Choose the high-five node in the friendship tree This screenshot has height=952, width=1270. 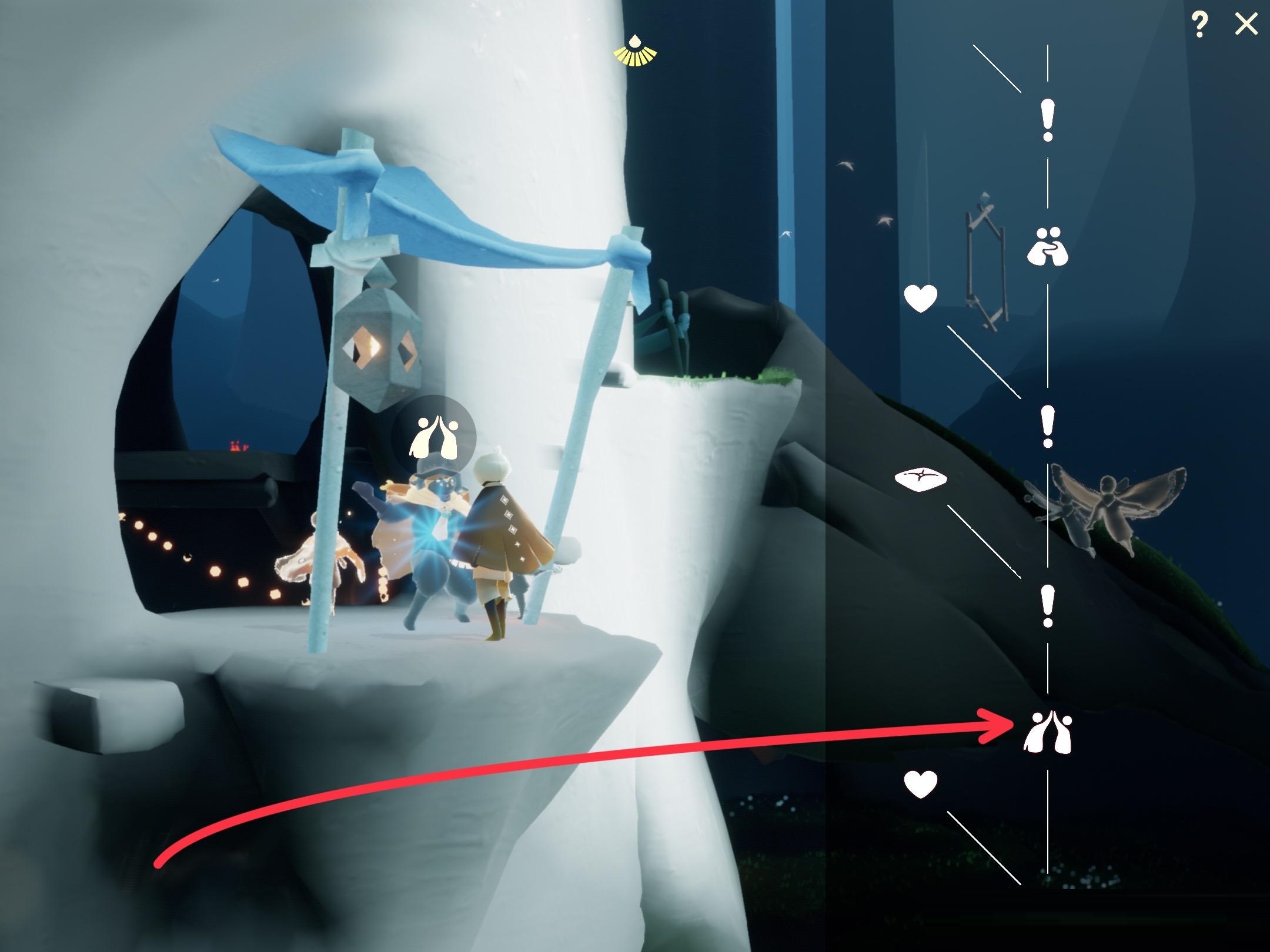1047,732
